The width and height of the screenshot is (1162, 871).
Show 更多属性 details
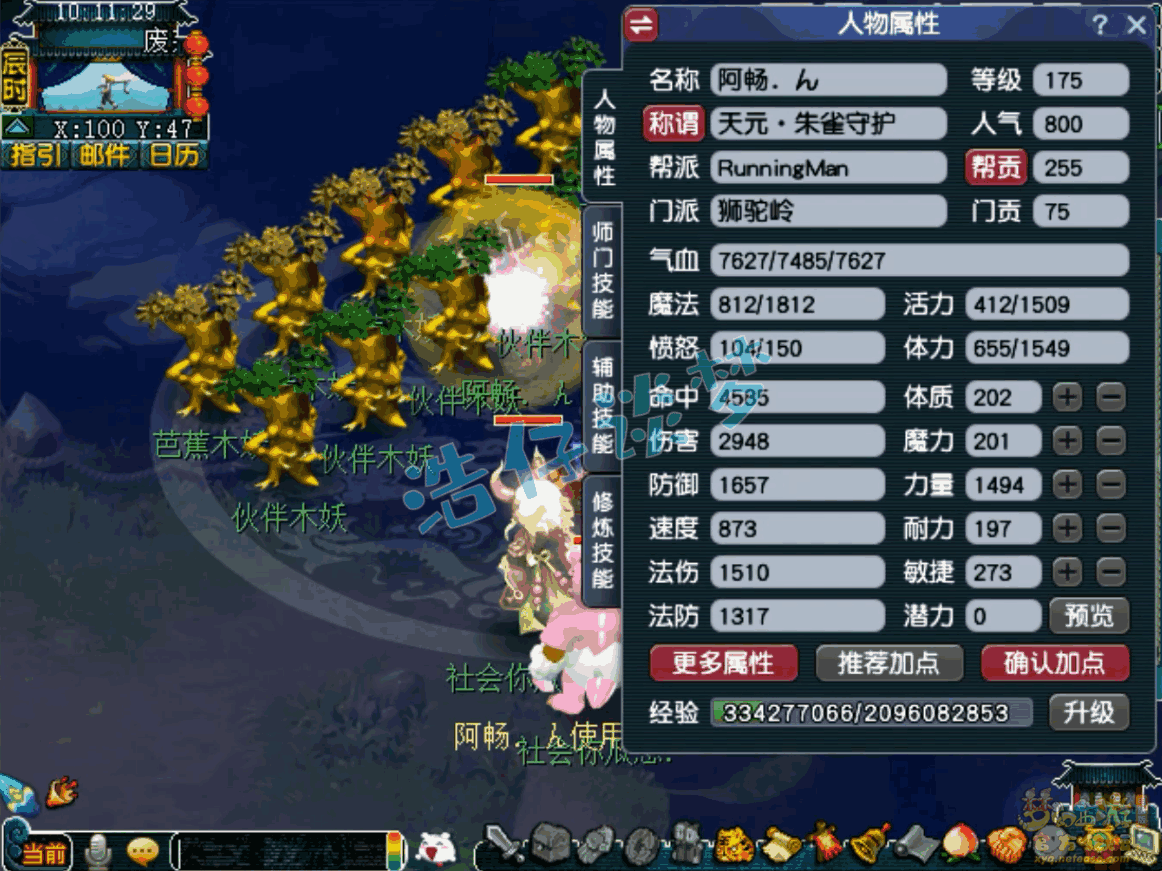pos(723,663)
